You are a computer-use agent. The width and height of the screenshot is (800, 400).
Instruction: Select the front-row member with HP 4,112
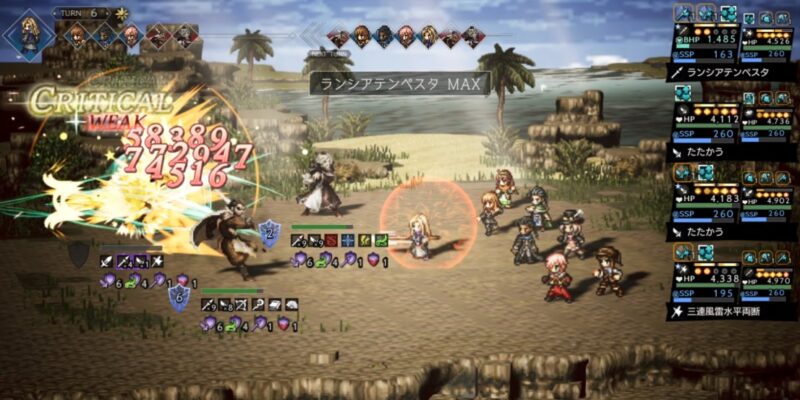704,122
